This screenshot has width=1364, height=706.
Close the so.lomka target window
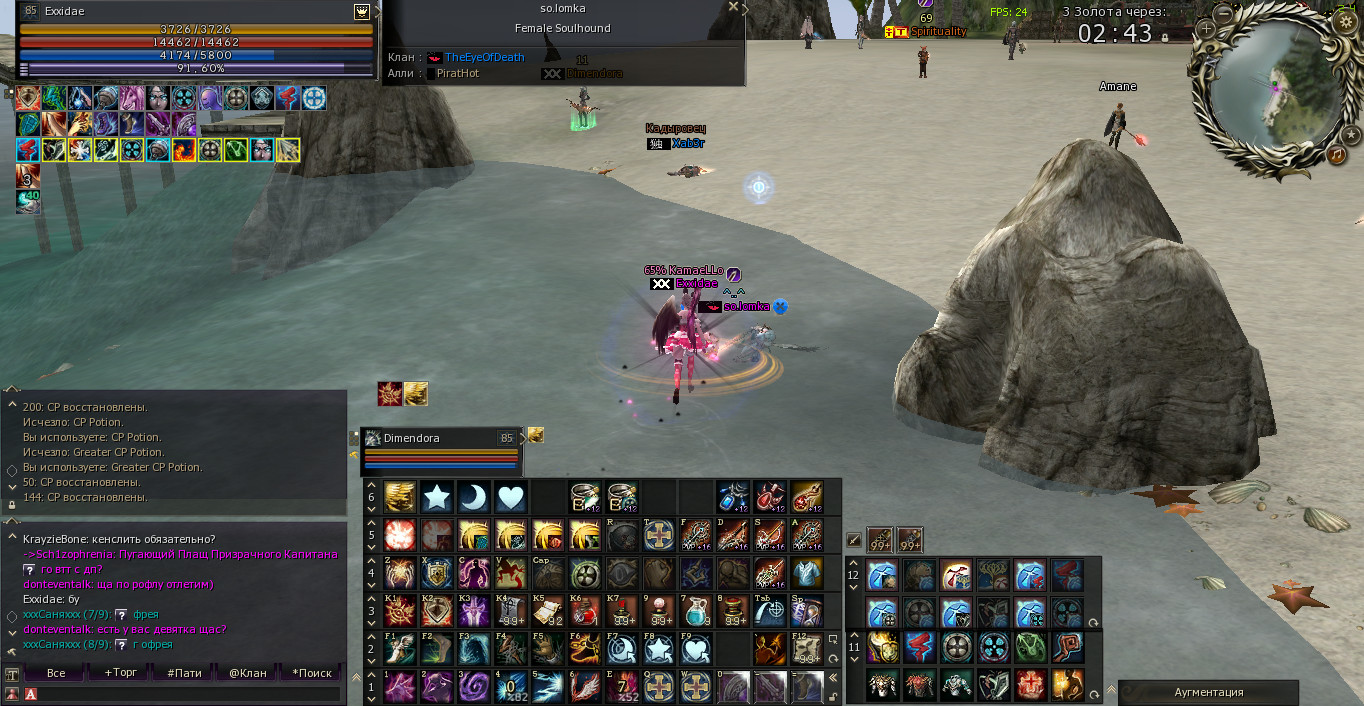(733, 7)
